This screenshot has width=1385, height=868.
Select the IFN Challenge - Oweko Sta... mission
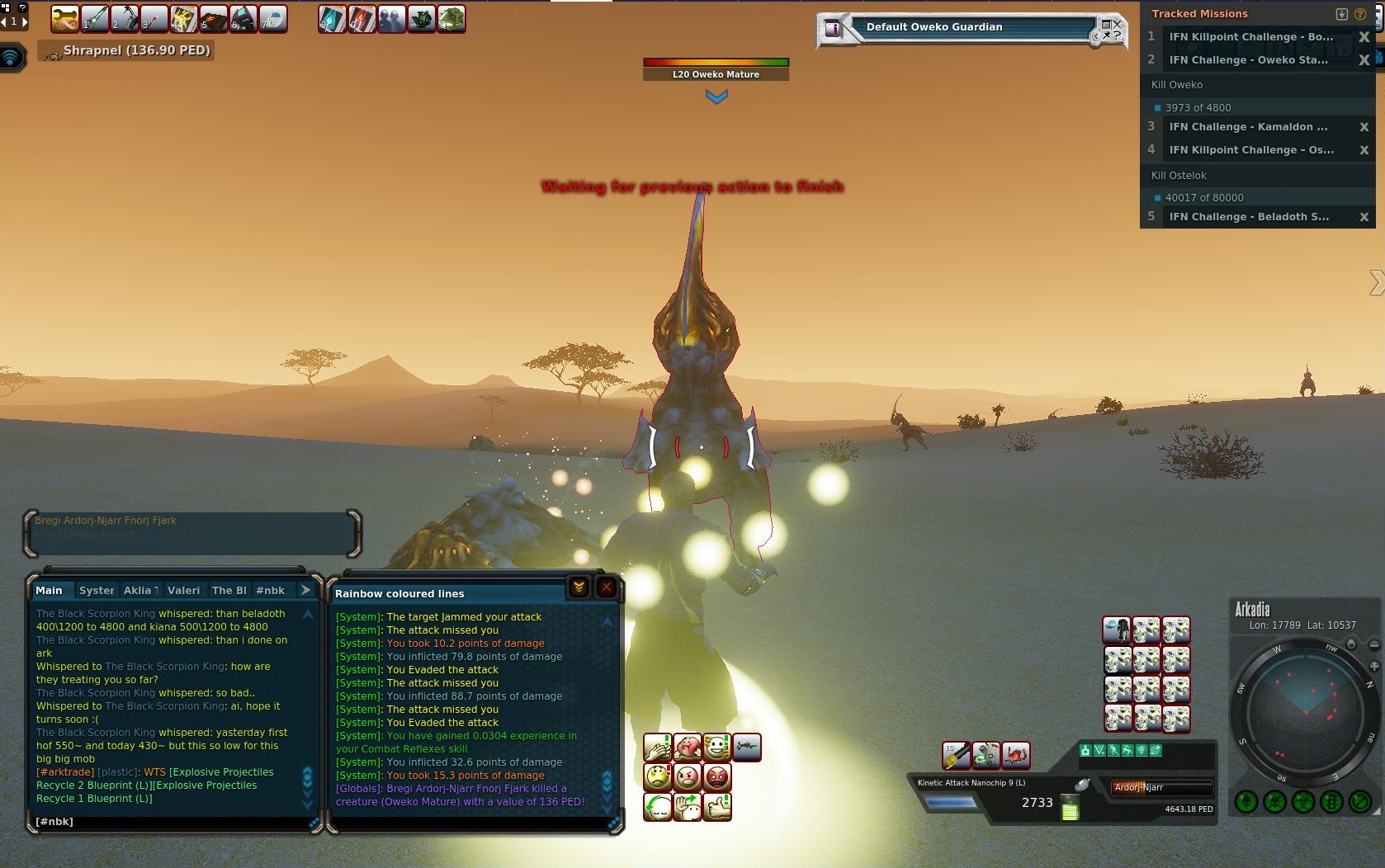click(x=1248, y=59)
